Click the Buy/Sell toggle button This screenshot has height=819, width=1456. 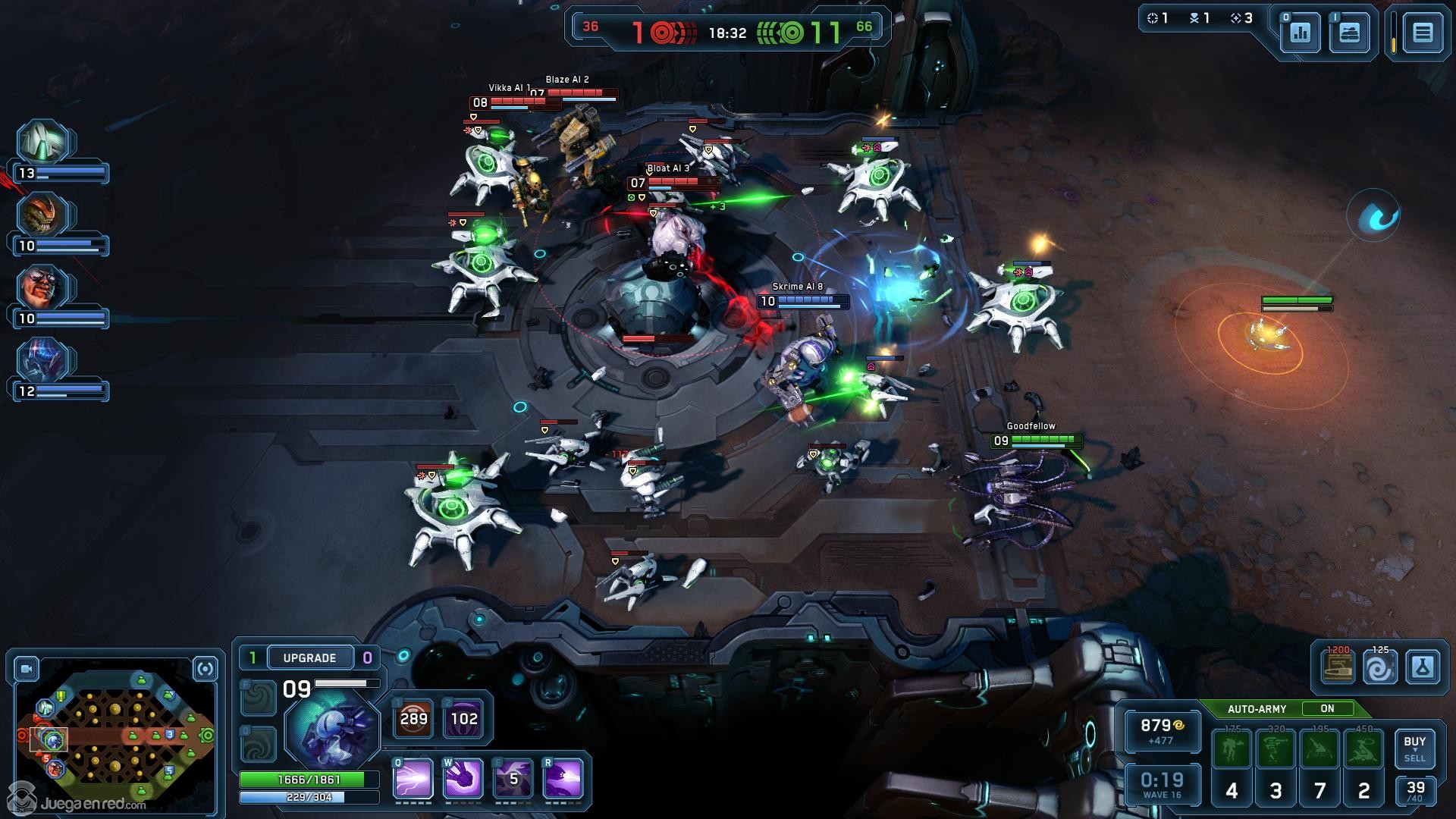click(x=1414, y=748)
